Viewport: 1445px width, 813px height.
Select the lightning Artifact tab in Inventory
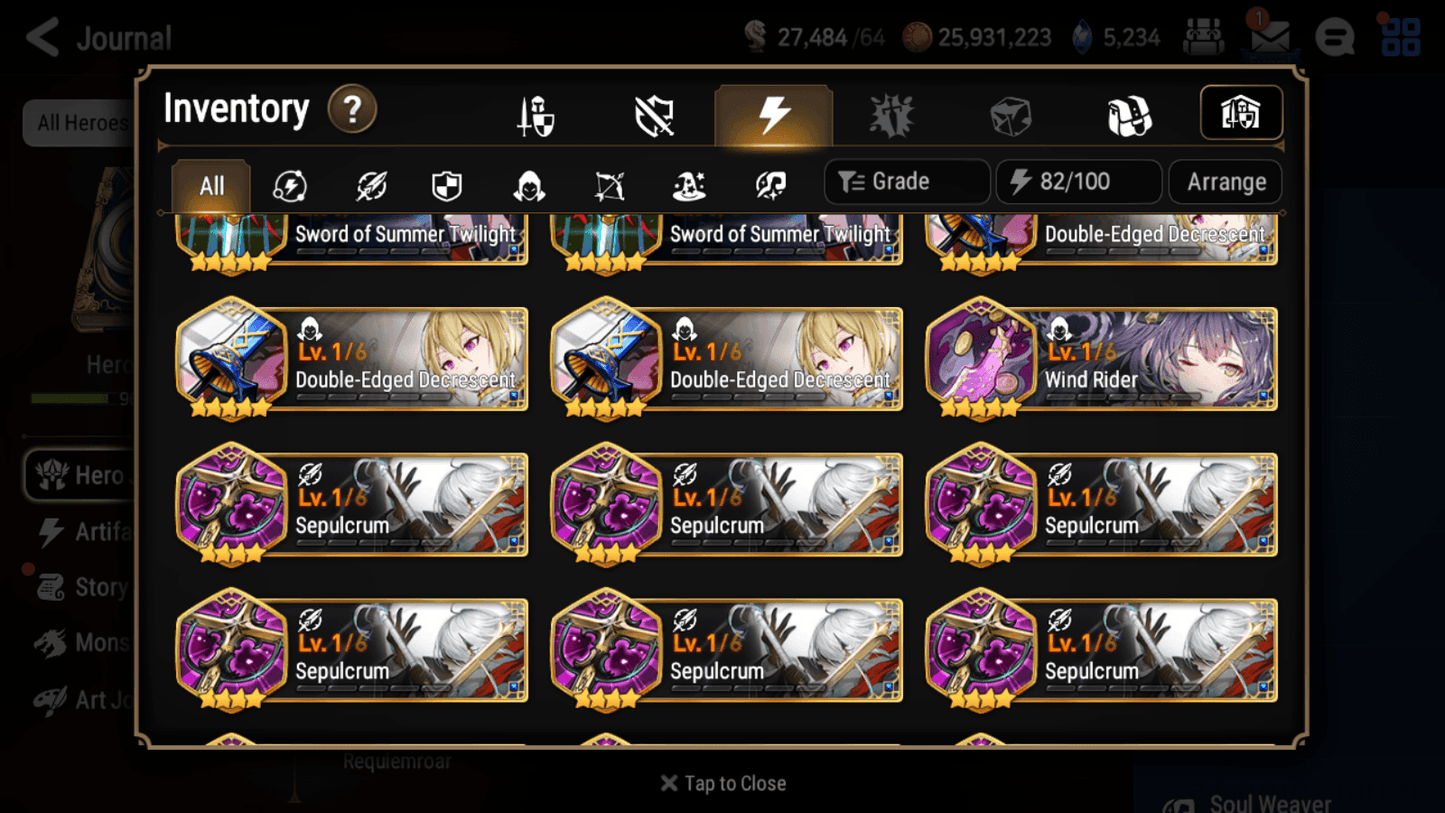tap(775, 114)
